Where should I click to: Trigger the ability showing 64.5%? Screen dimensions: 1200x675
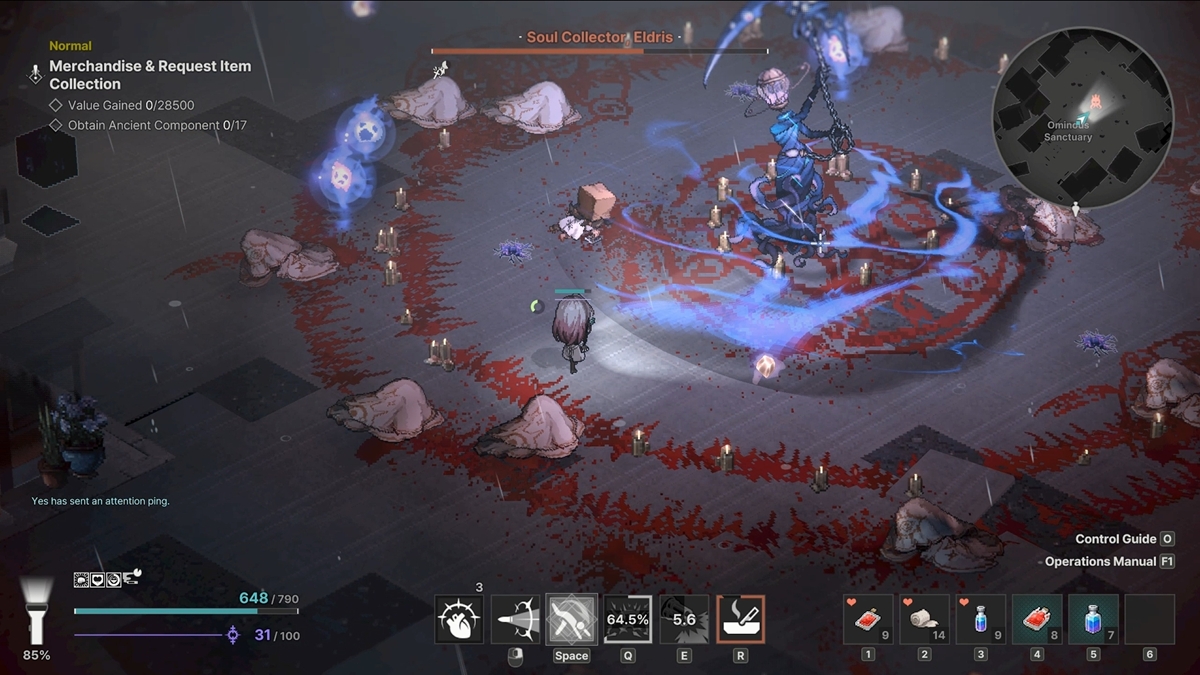point(628,620)
